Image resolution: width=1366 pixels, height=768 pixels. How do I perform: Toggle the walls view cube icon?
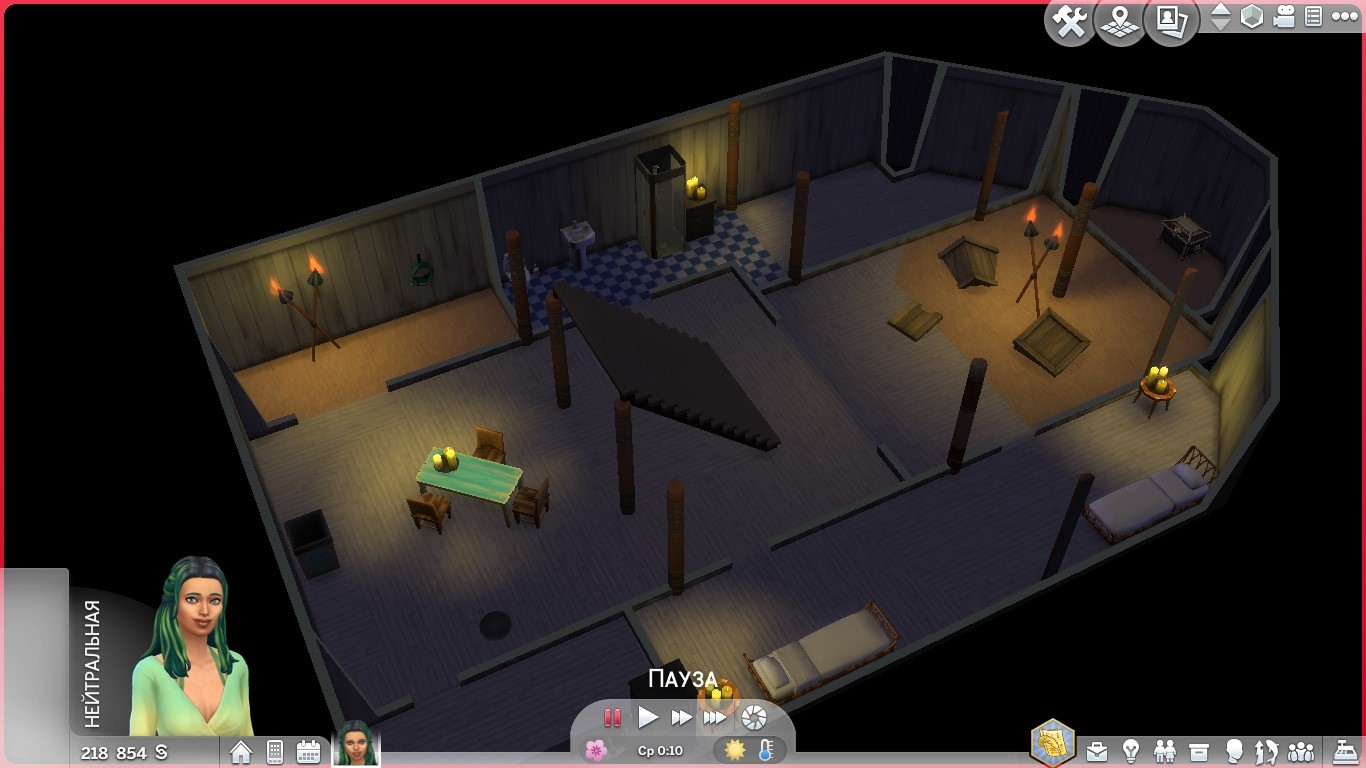pos(1251,17)
